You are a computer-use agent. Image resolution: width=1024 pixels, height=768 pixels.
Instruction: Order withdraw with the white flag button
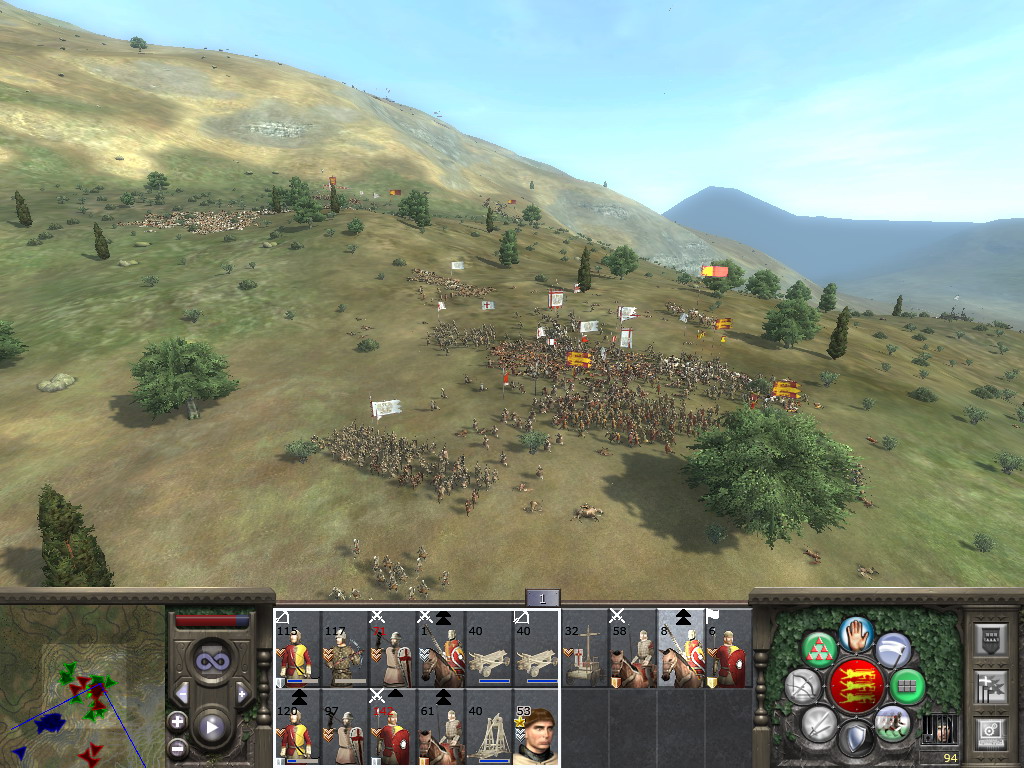point(893,650)
